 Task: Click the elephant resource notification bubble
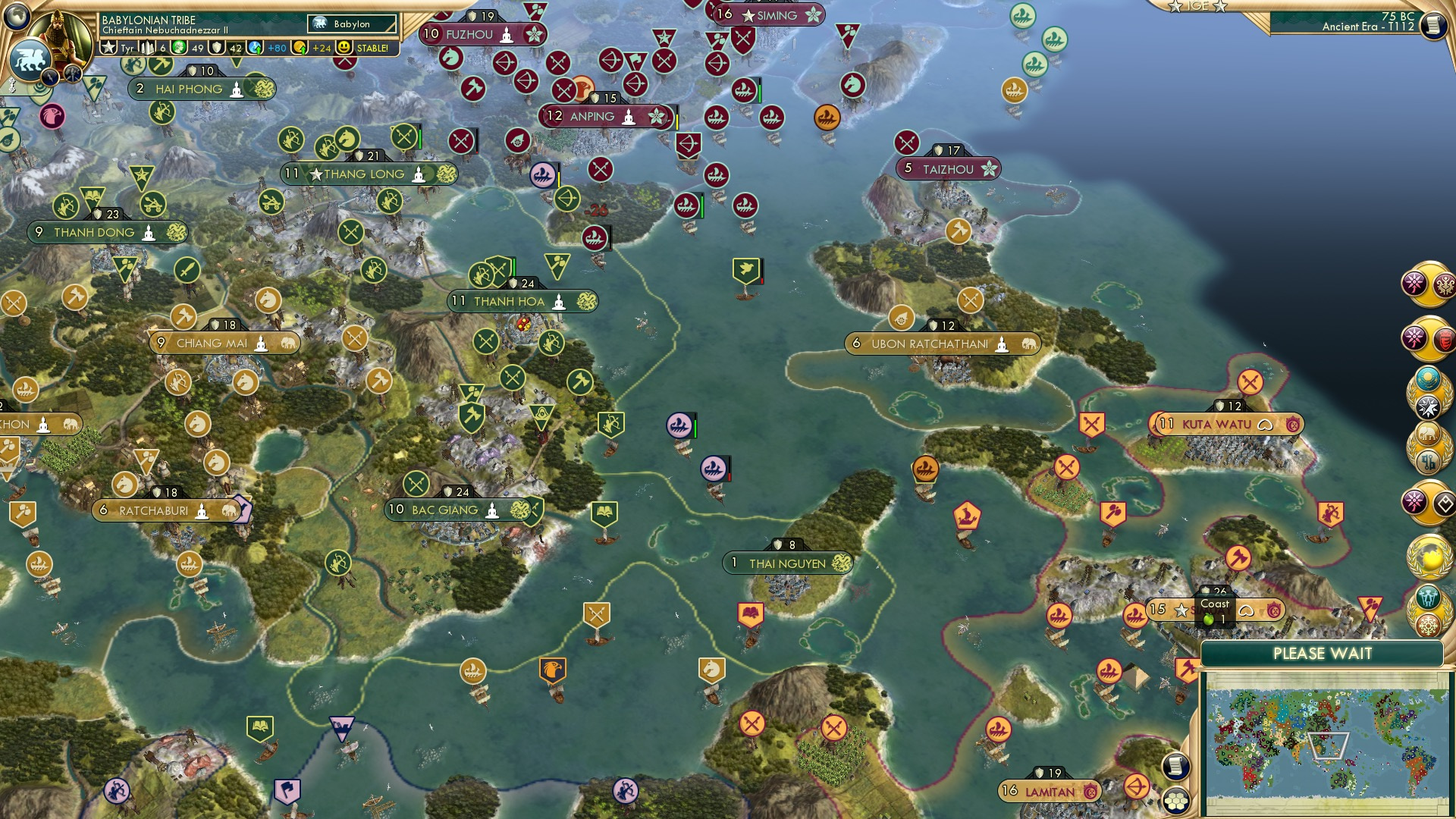1427,434
